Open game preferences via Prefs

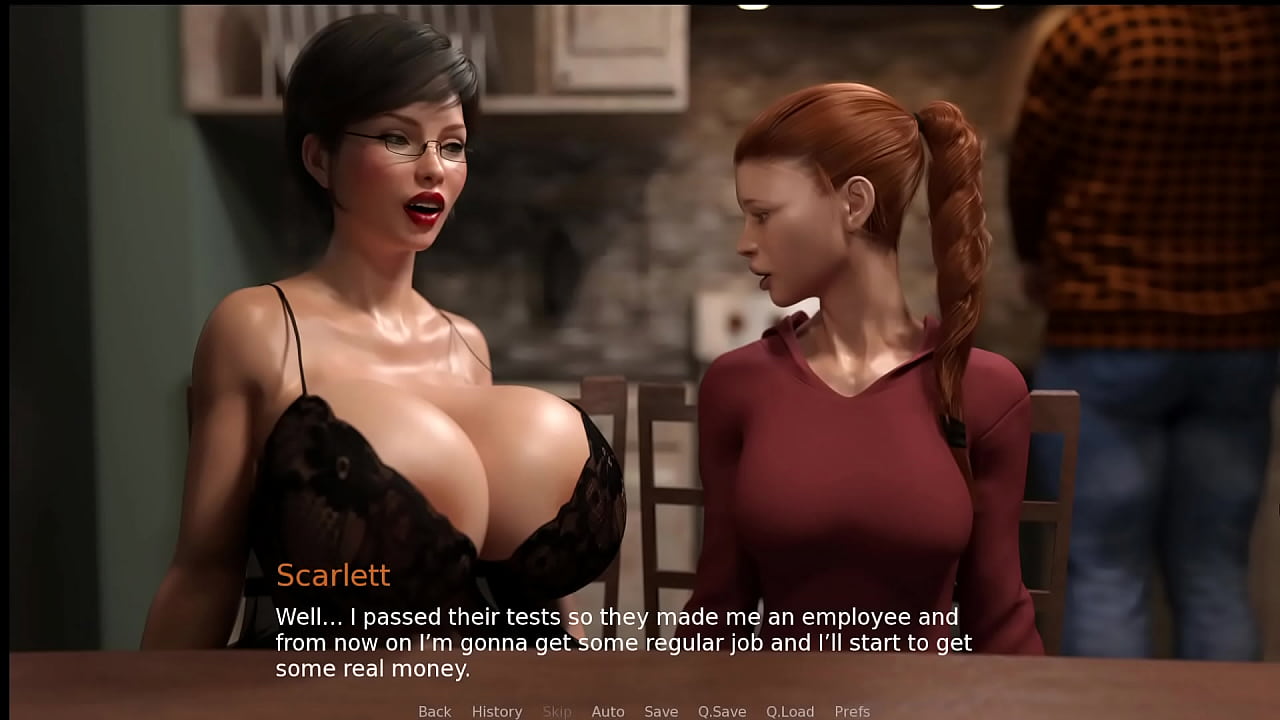coord(852,711)
